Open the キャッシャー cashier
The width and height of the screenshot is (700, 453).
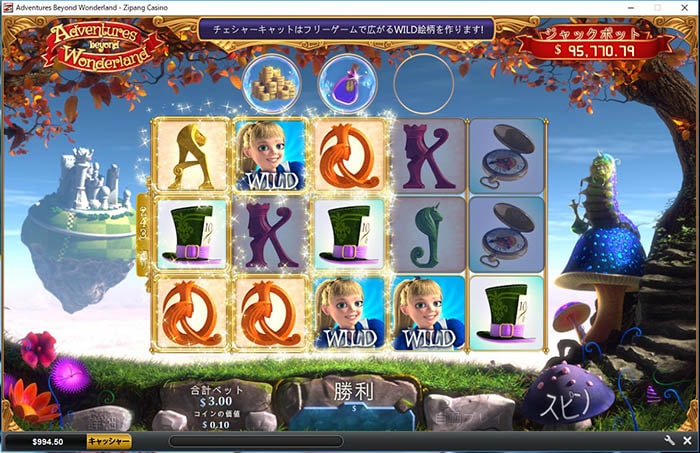[x=108, y=441]
